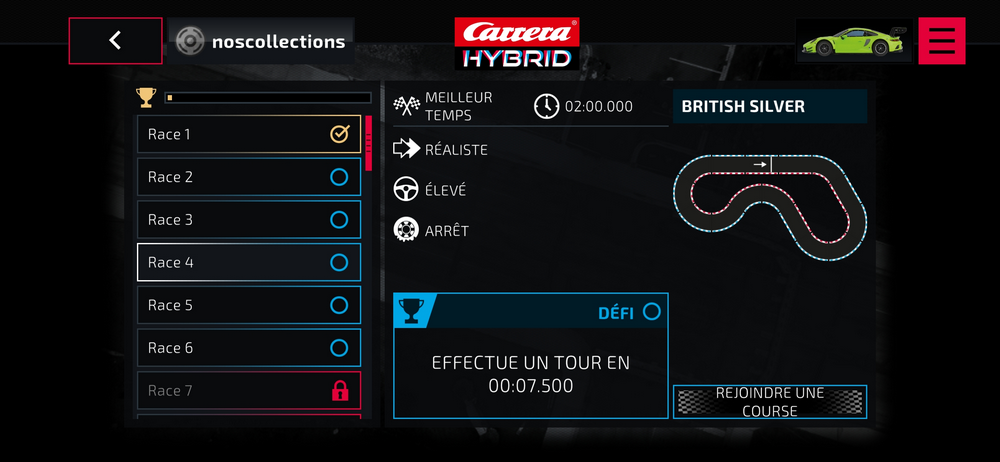Click Rejoindre une course button
1000x462 pixels.
coord(769,402)
